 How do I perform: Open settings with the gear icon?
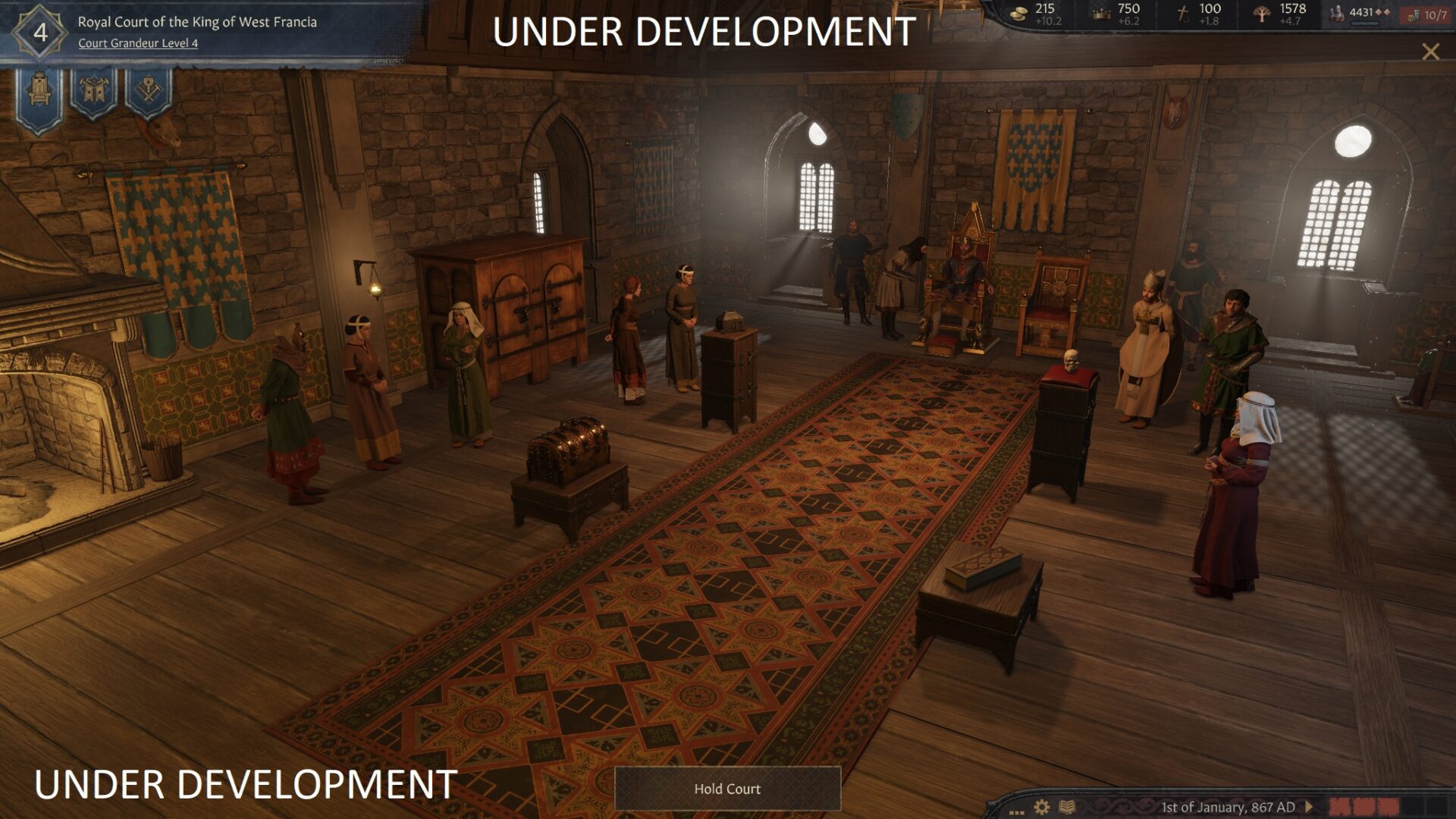pos(1042,807)
